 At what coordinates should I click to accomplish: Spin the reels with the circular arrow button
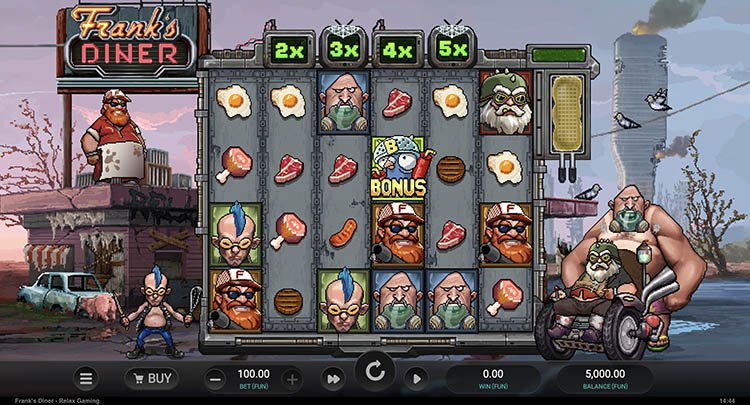[x=375, y=373]
